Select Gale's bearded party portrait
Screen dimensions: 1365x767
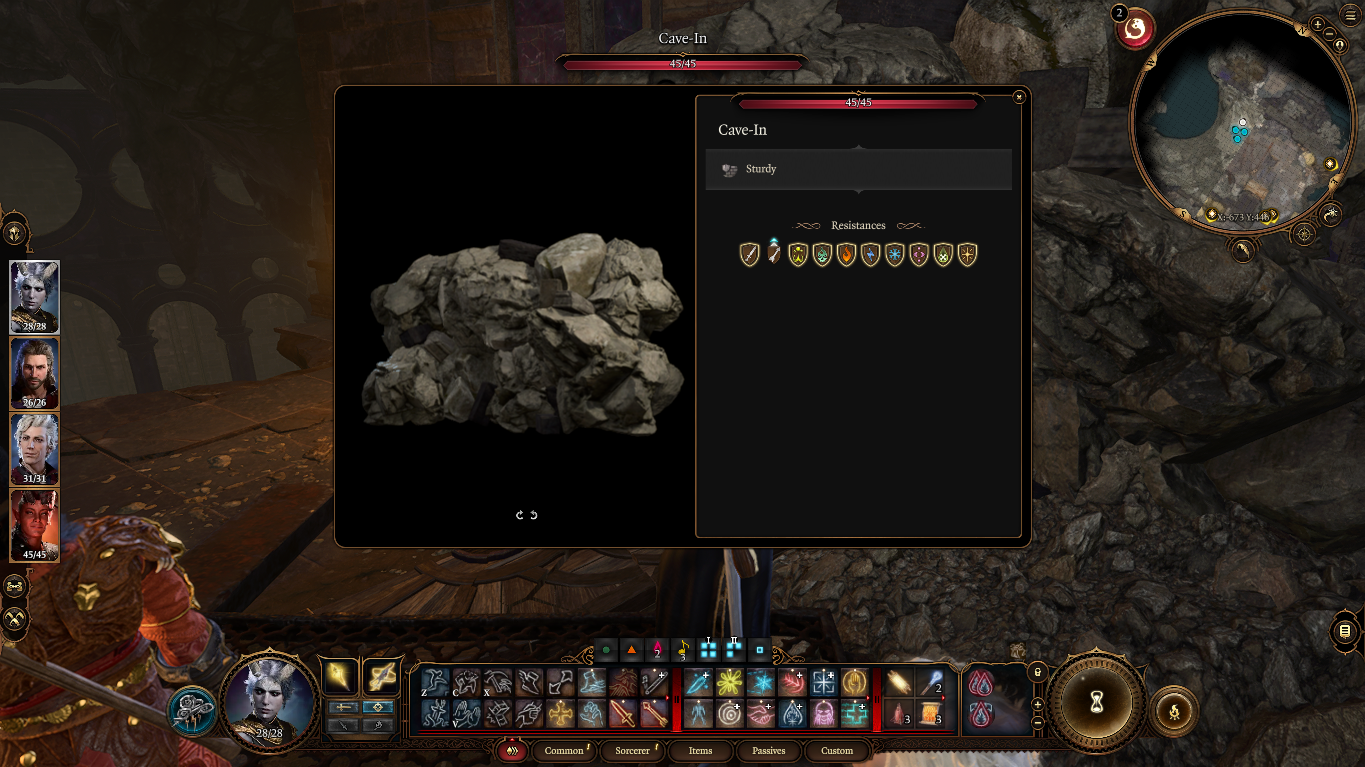pyautogui.click(x=34, y=373)
